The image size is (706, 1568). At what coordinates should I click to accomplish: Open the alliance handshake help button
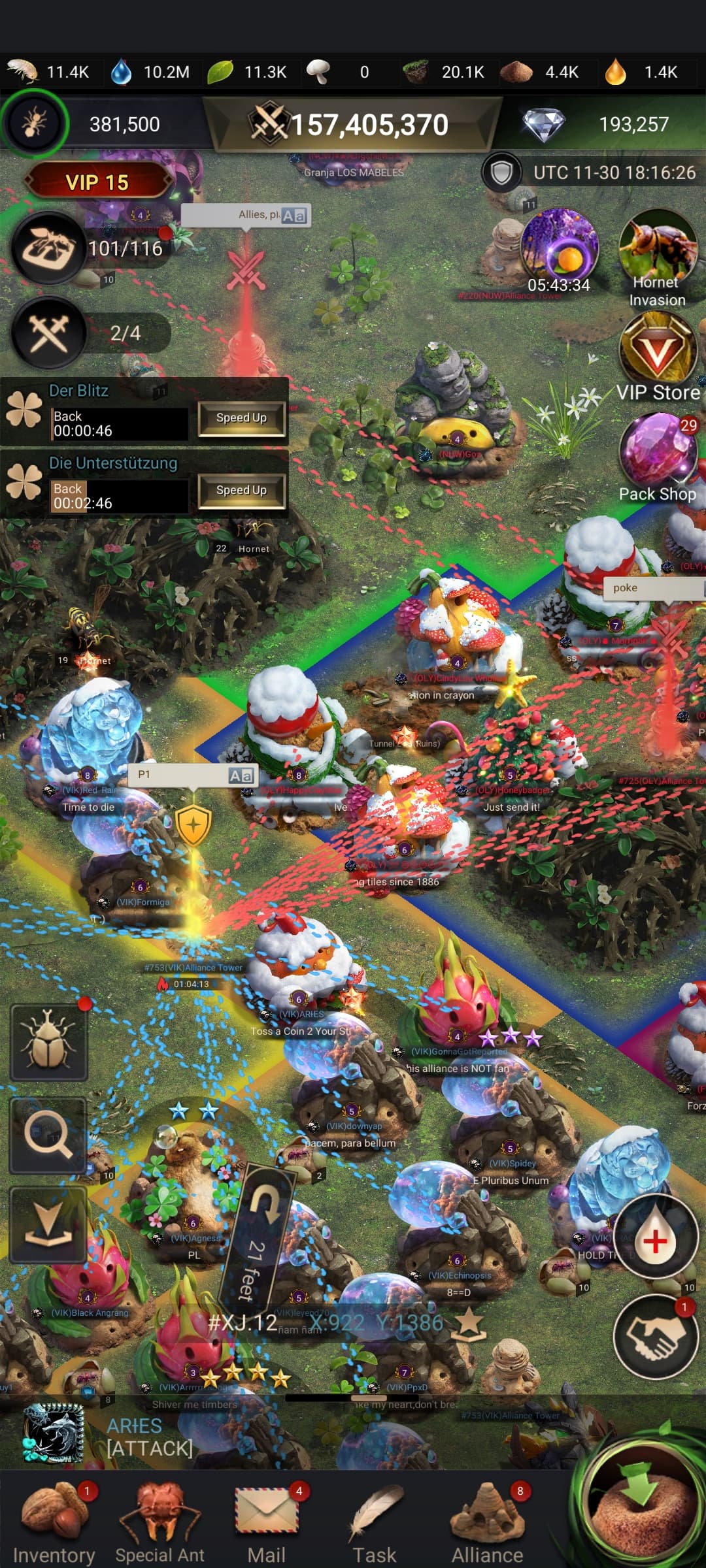[655, 1335]
